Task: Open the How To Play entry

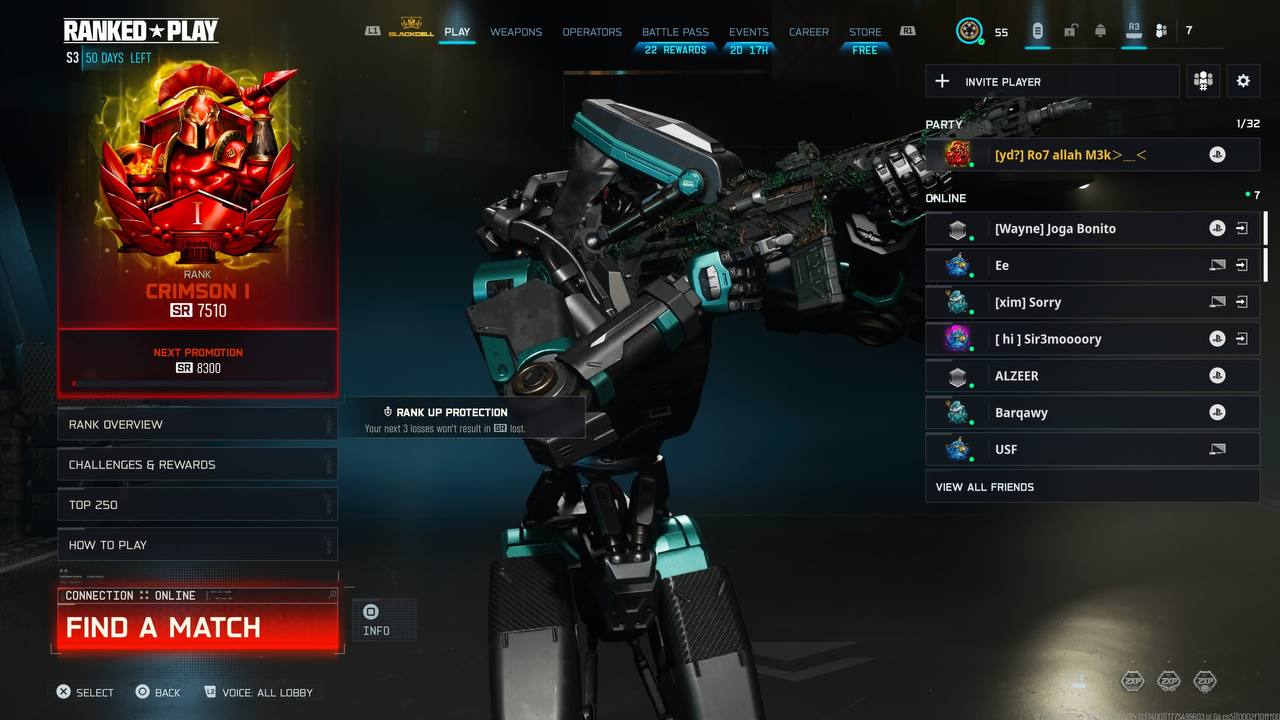Action: tap(197, 545)
